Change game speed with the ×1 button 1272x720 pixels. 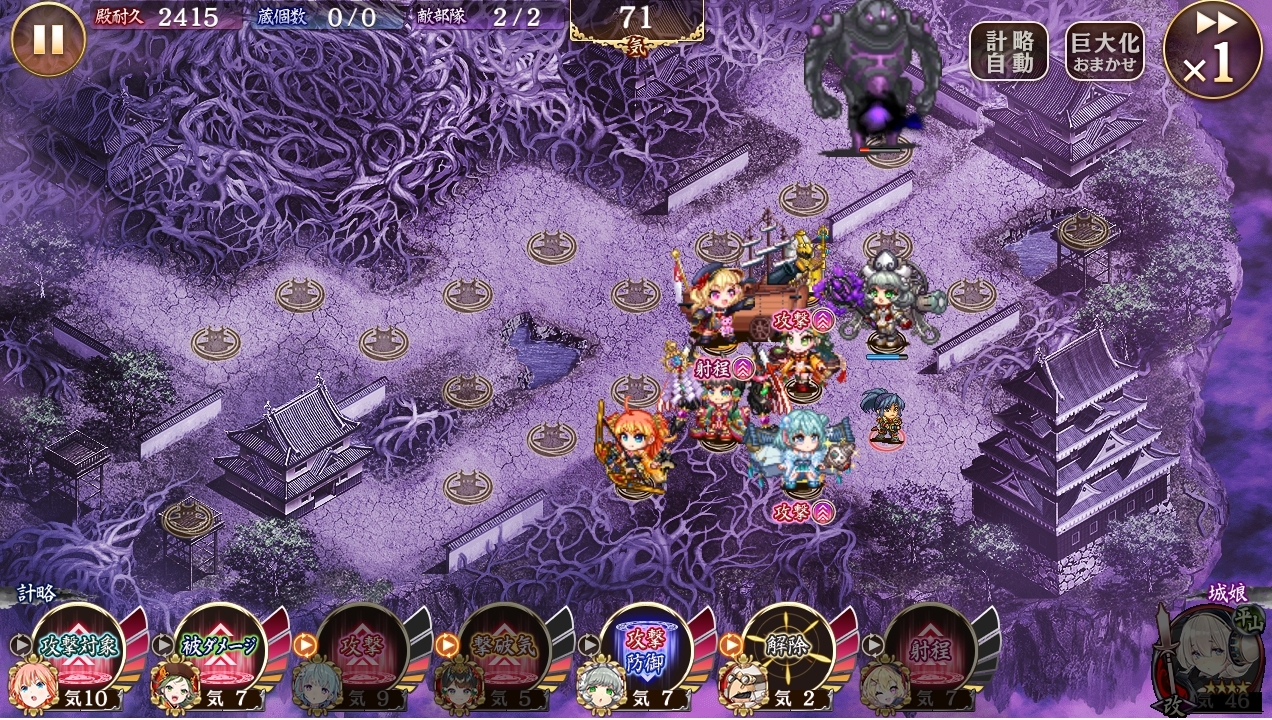pos(1211,50)
